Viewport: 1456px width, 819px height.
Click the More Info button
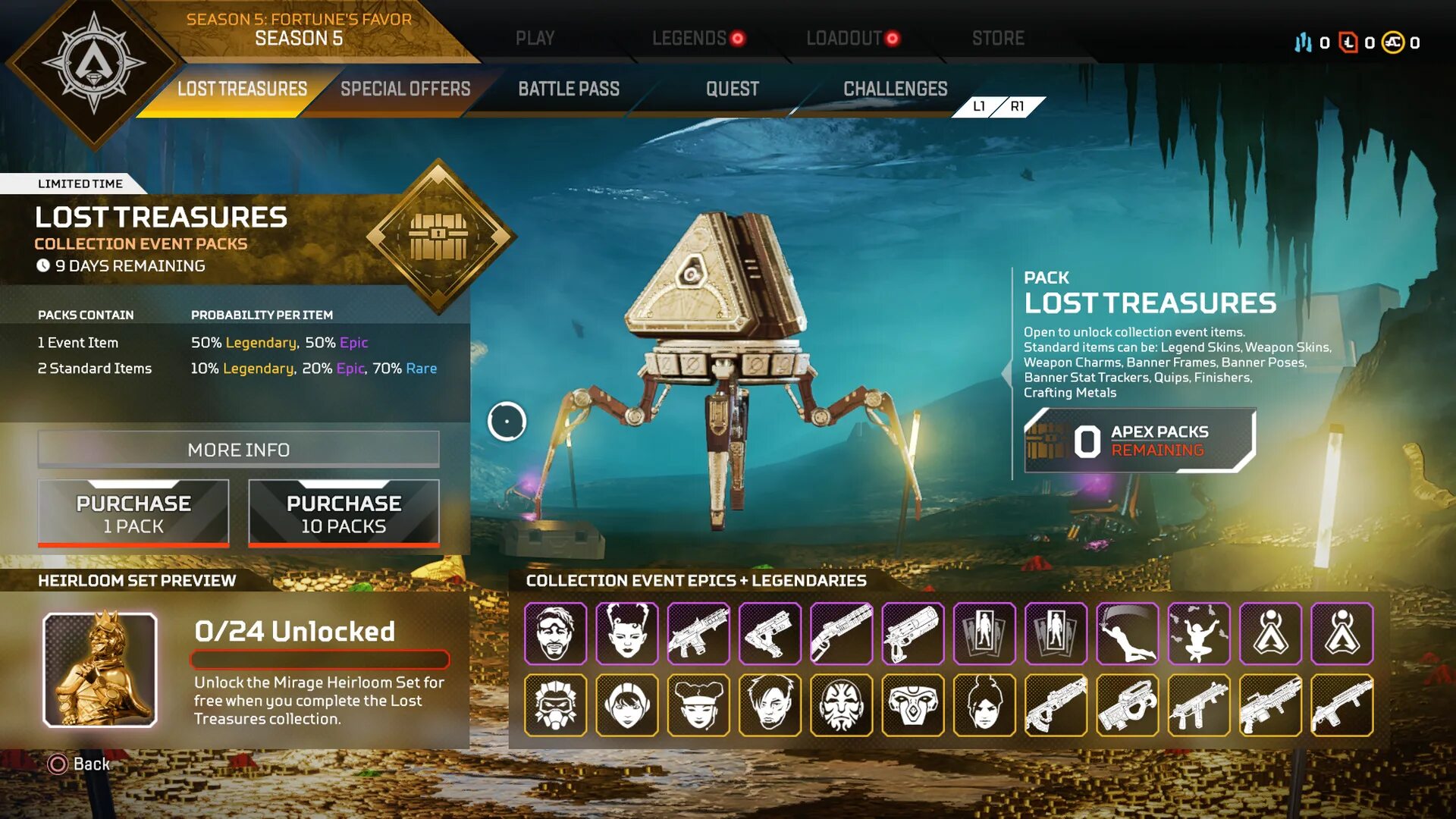238,450
